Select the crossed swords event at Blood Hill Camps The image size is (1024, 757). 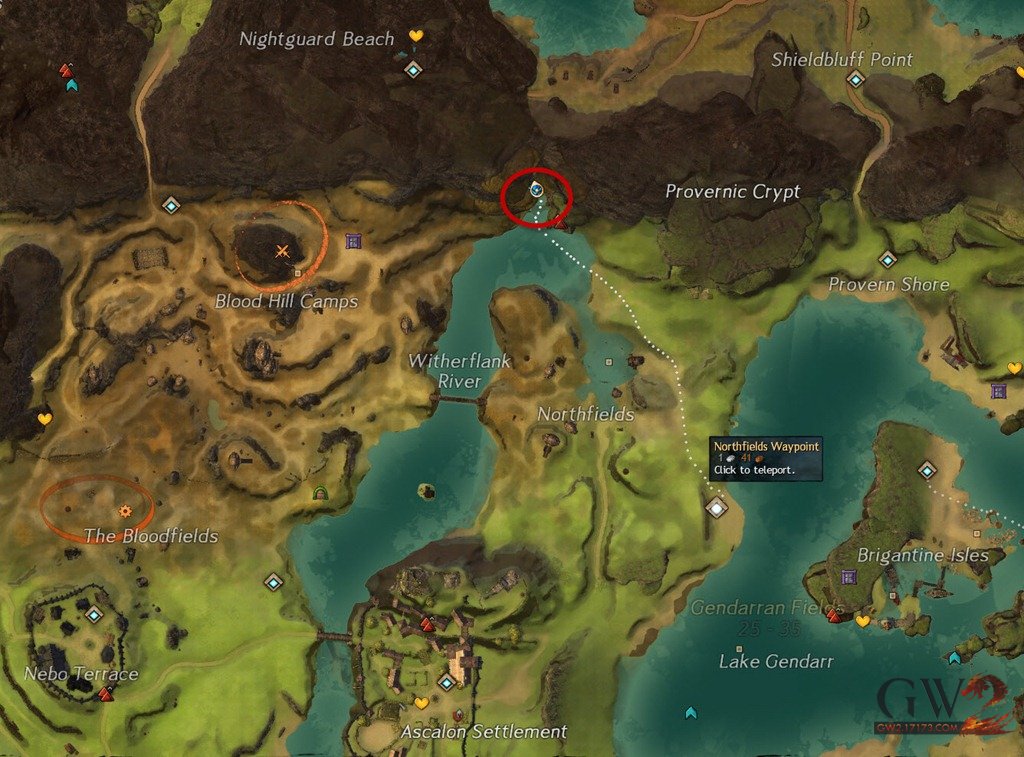[283, 251]
